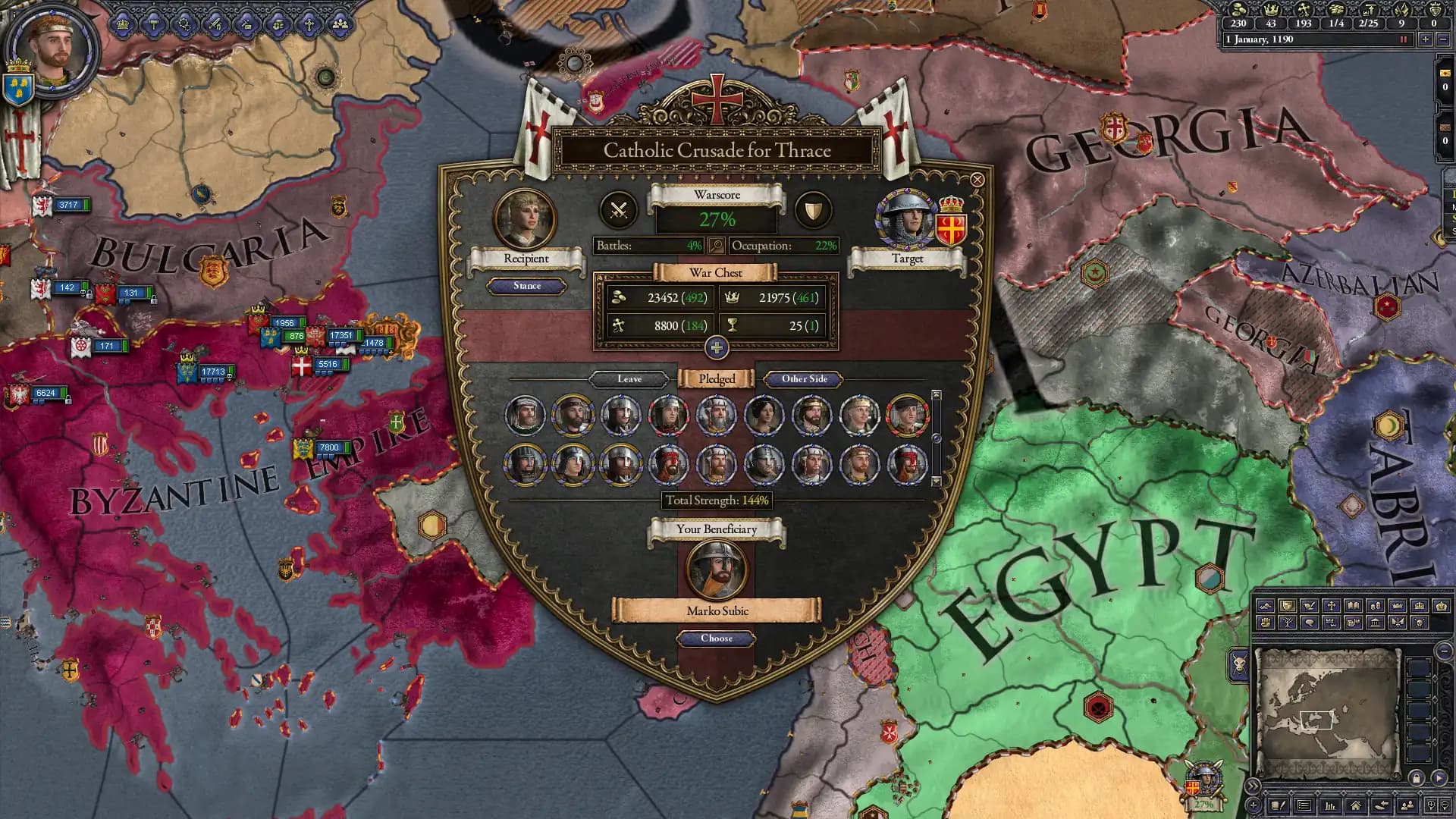Click the gold treasury icon in the top bar
Image resolution: width=1456 pixels, height=819 pixels.
pyautogui.click(x=1238, y=11)
